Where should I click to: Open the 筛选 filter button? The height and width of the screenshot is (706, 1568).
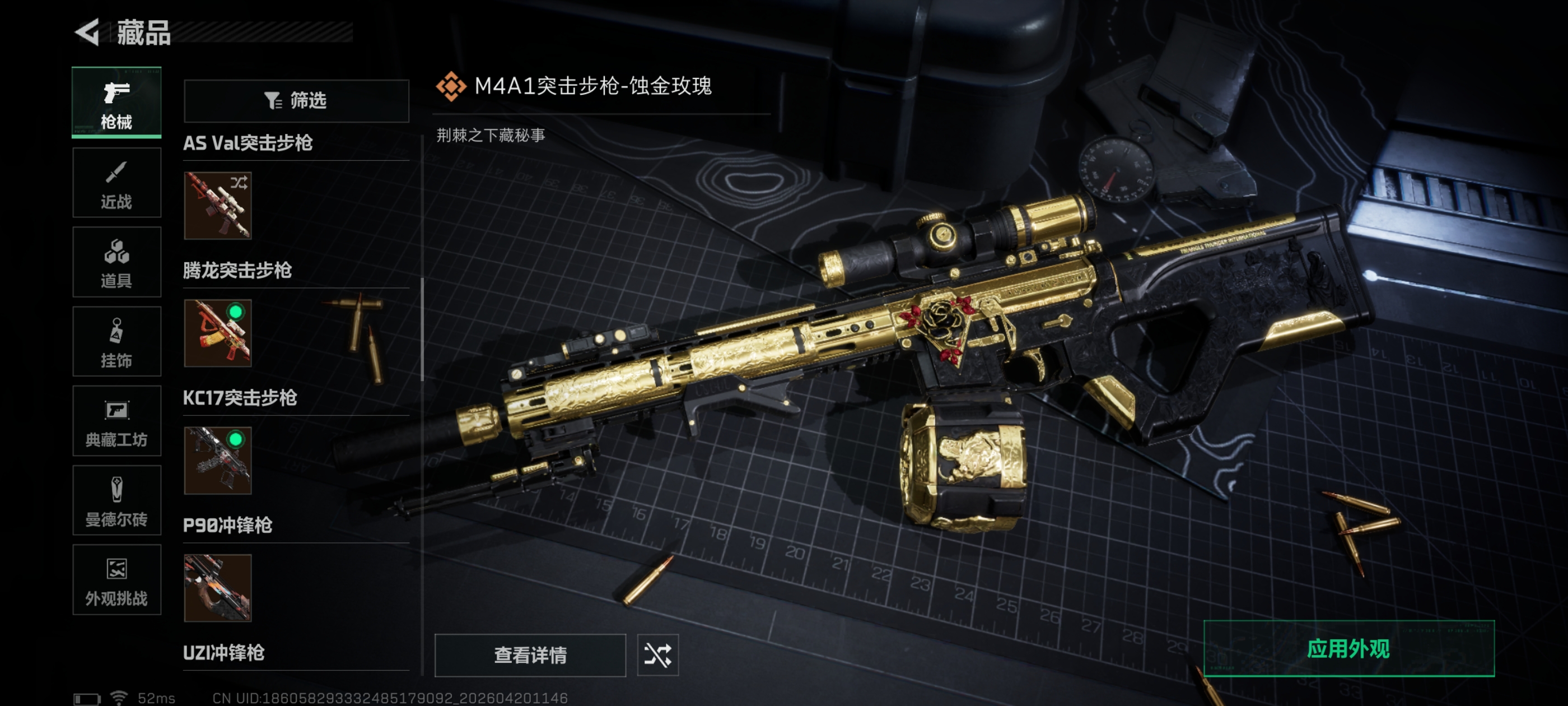coord(296,100)
